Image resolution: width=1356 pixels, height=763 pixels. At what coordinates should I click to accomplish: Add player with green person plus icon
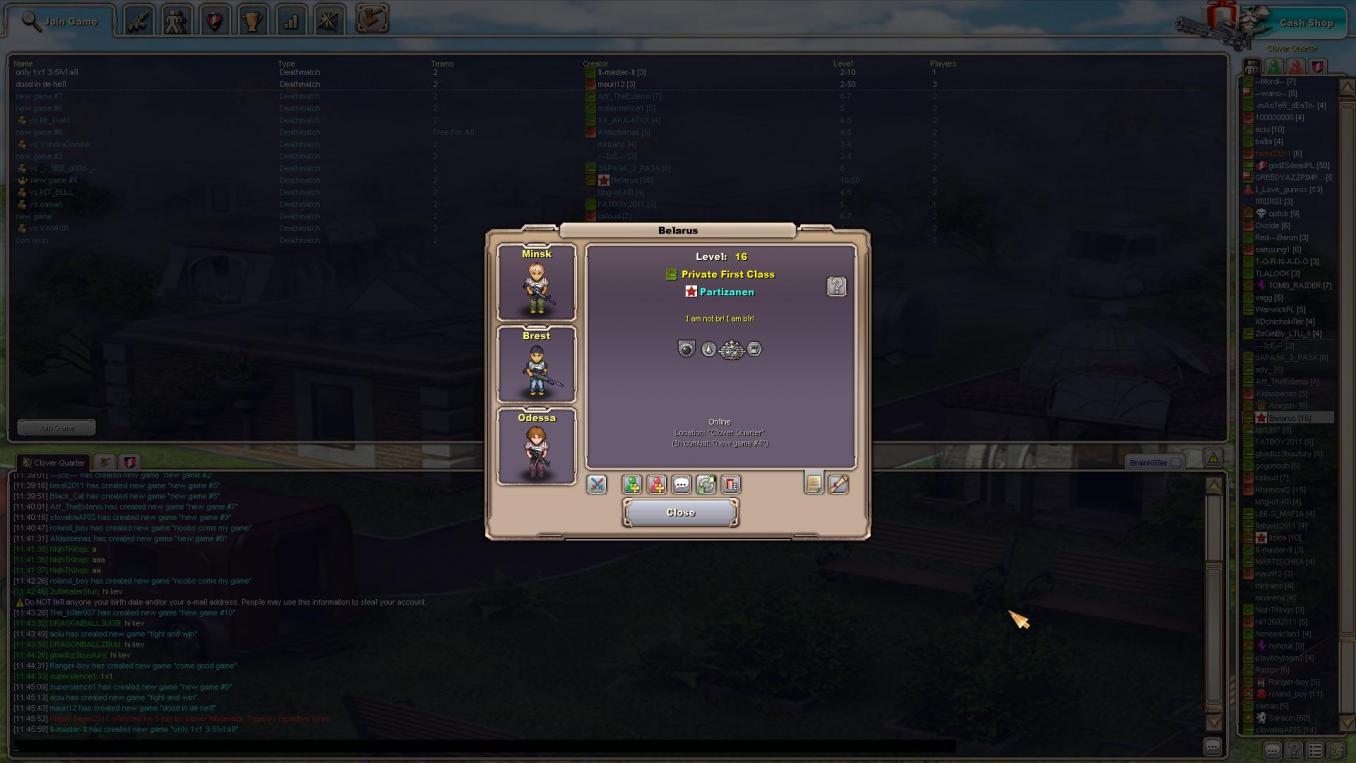632,485
